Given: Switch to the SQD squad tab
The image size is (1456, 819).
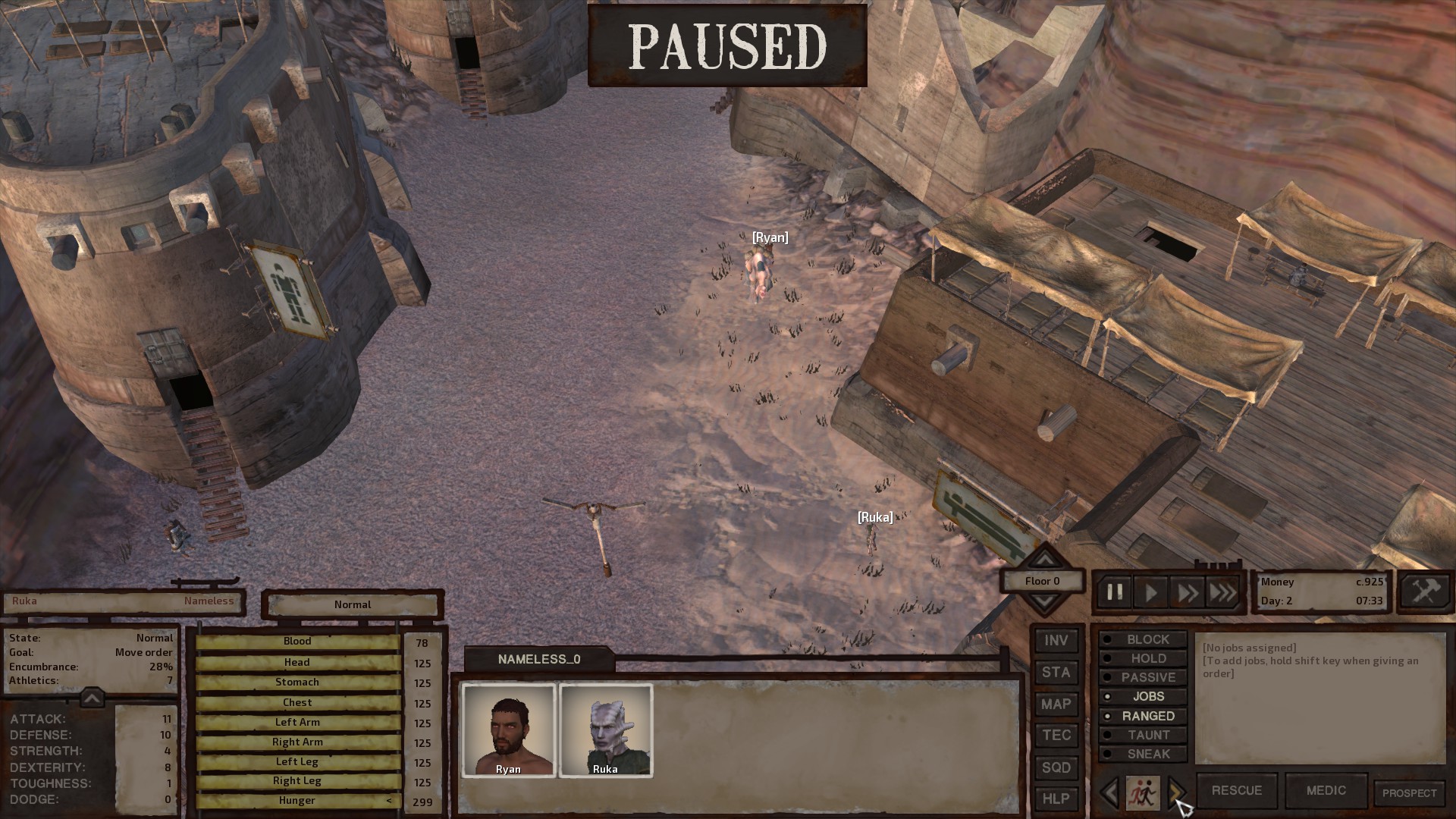Looking at the screenshot, I should click(1056, 767).
